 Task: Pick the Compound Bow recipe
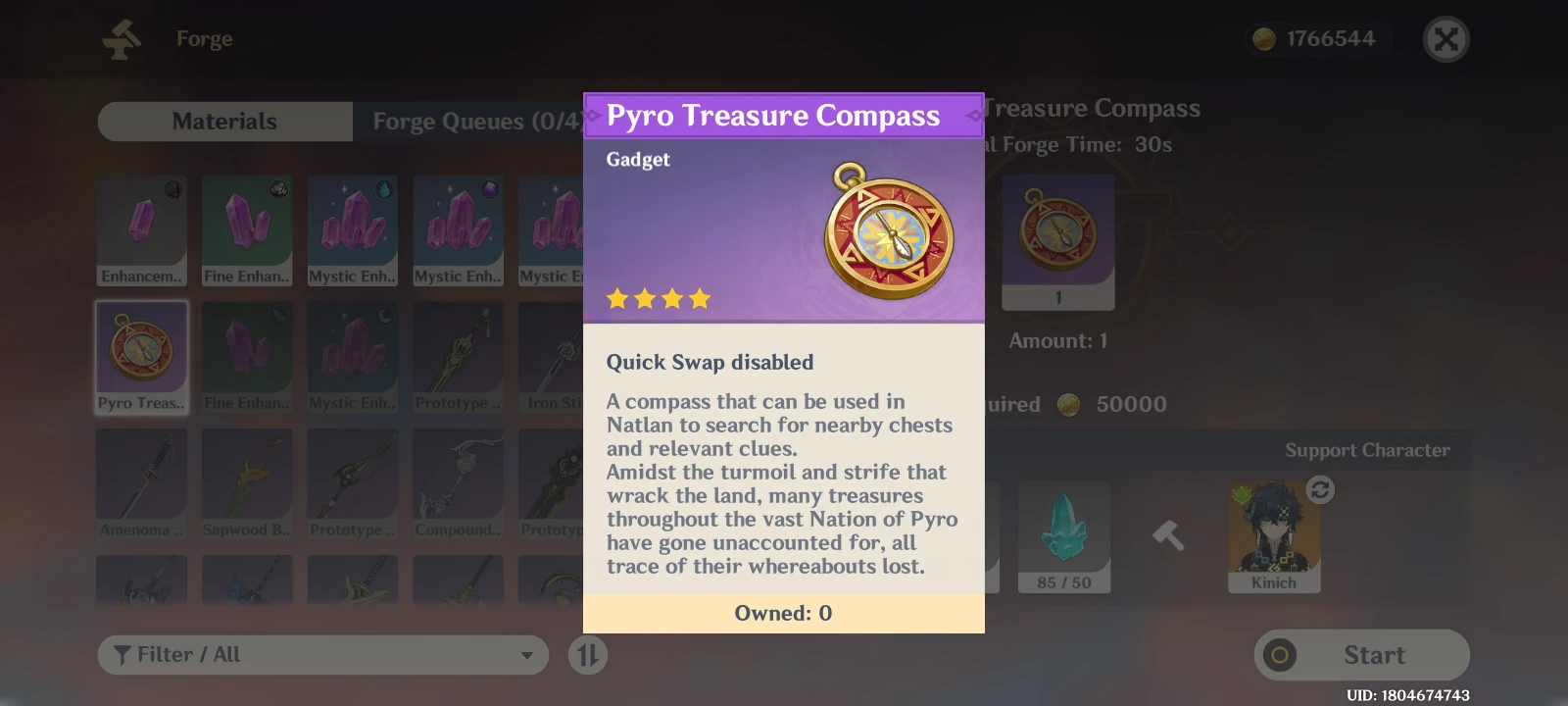458,482
